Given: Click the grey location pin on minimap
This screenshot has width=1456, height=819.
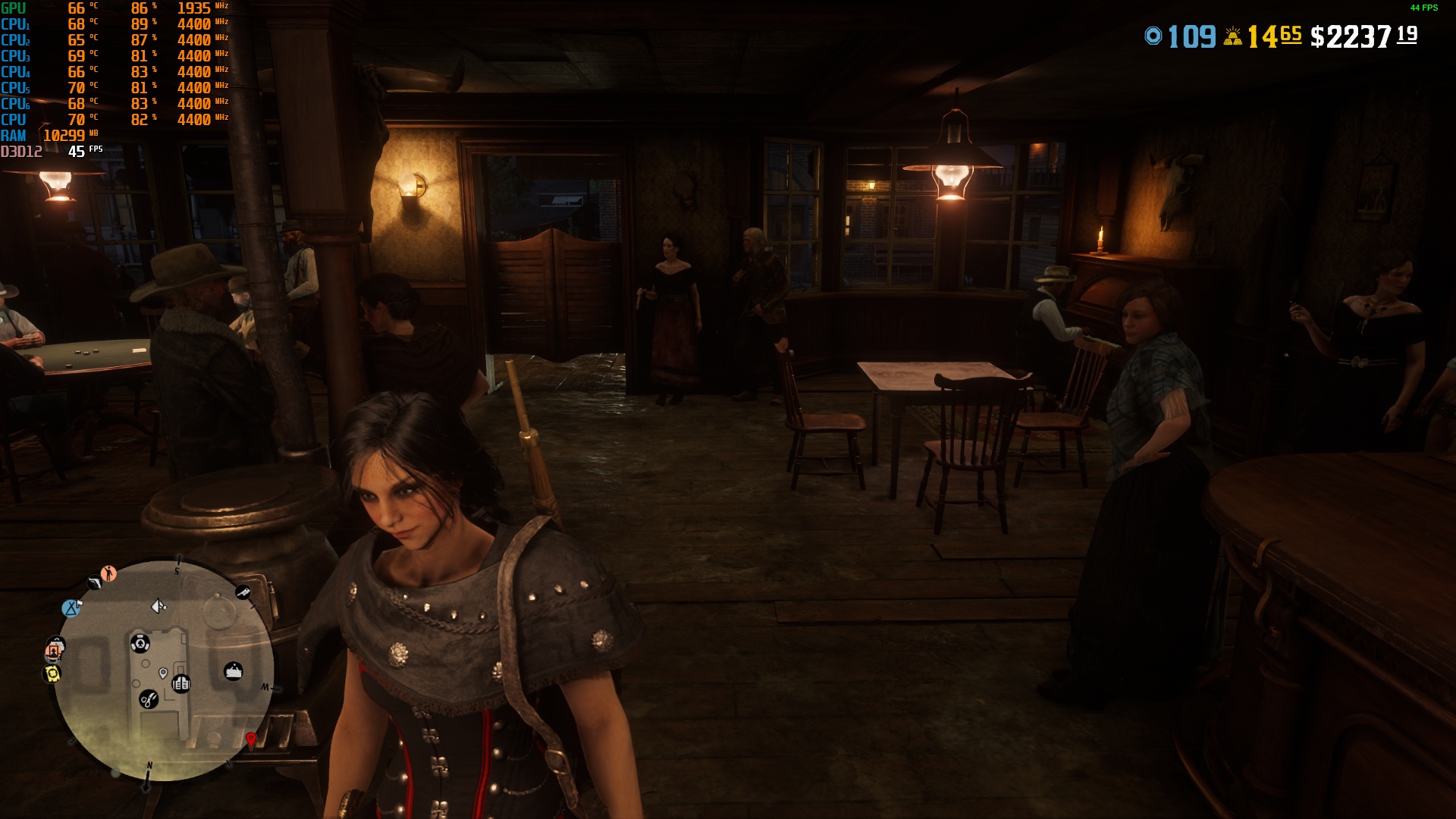Looking at the screenshot, I should 163,673.
